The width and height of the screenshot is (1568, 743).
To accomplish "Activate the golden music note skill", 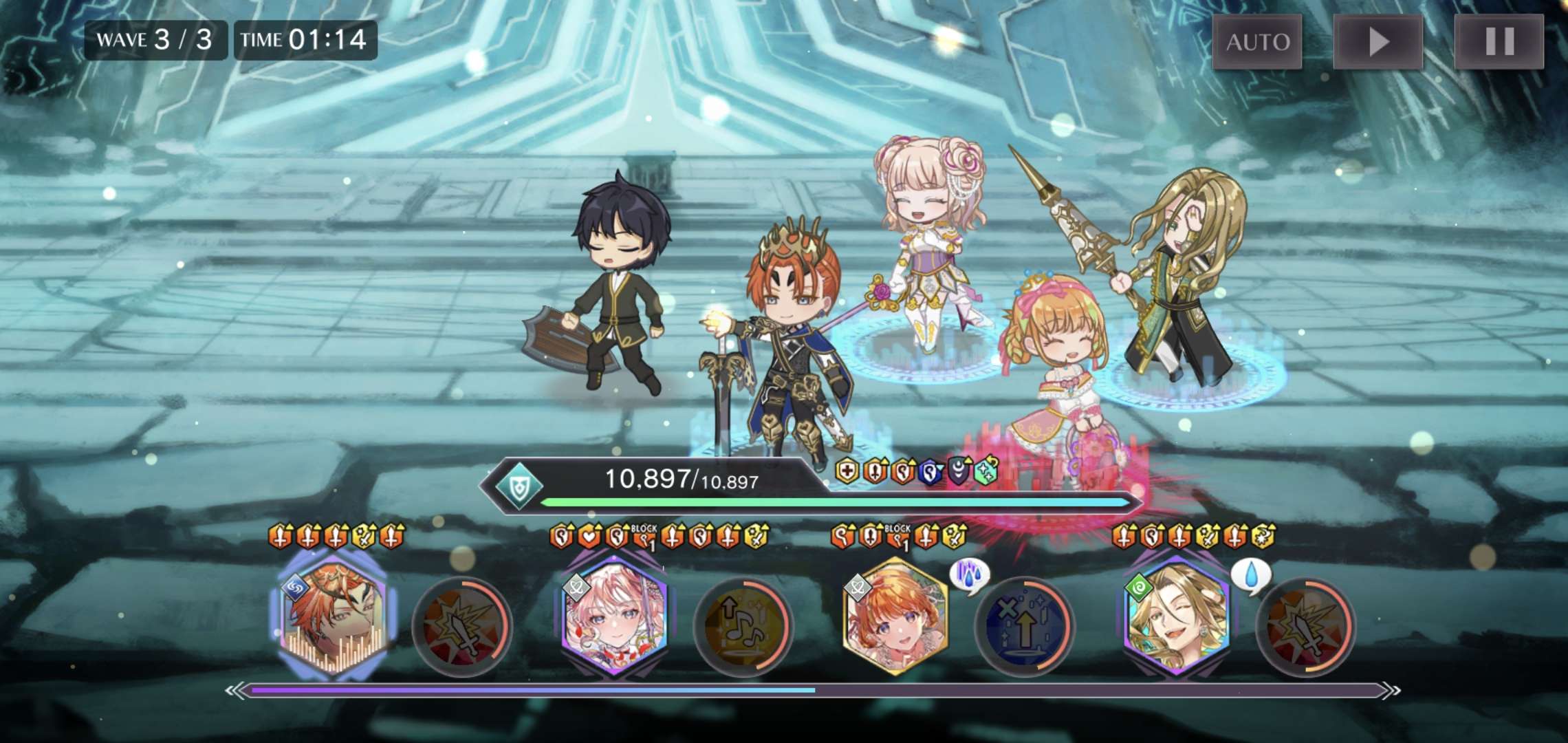I will 743,626.
